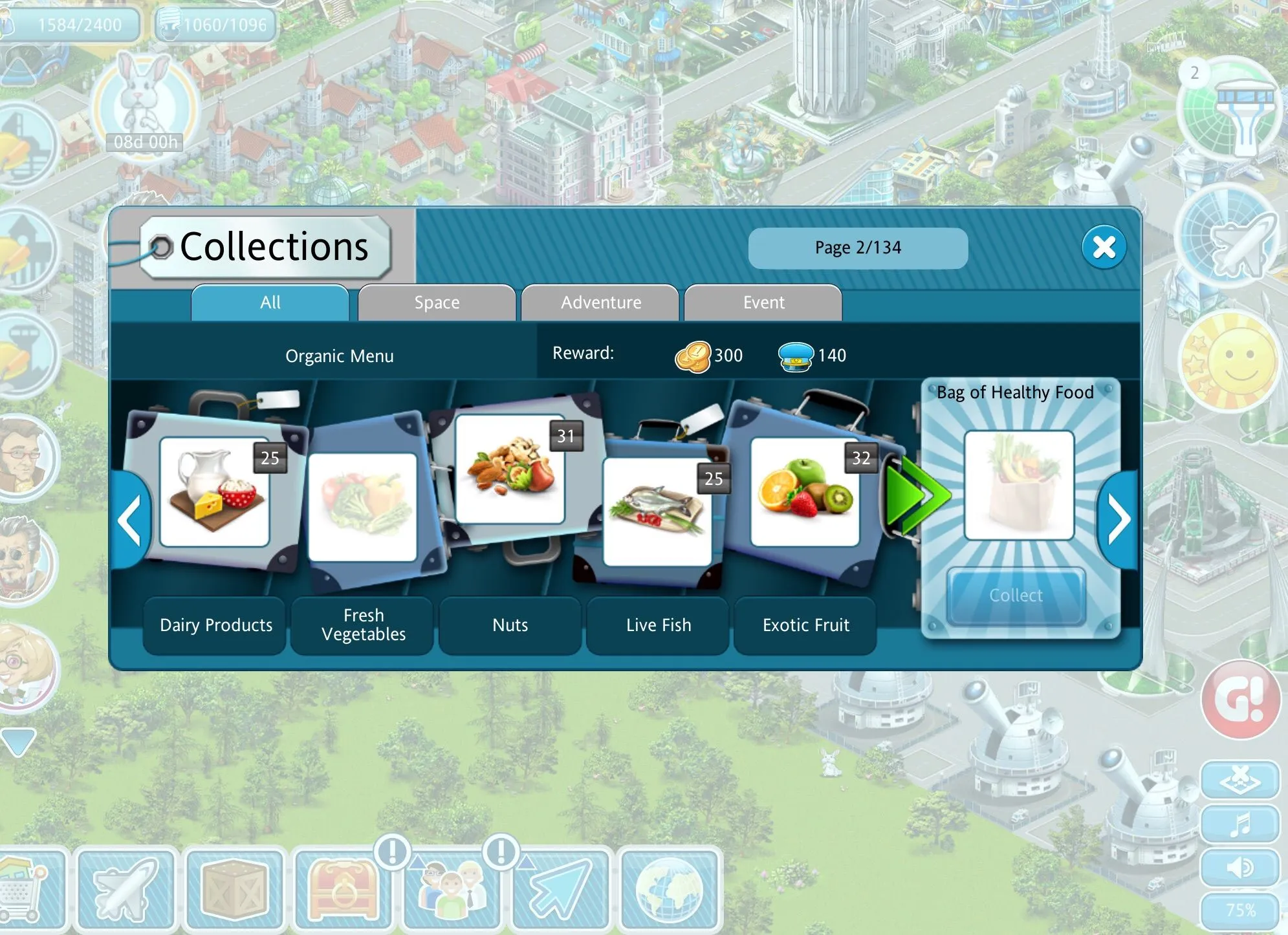The image size is (1288, 935).
Task: Pick the Nuts collection item
Action: point(510,469)
